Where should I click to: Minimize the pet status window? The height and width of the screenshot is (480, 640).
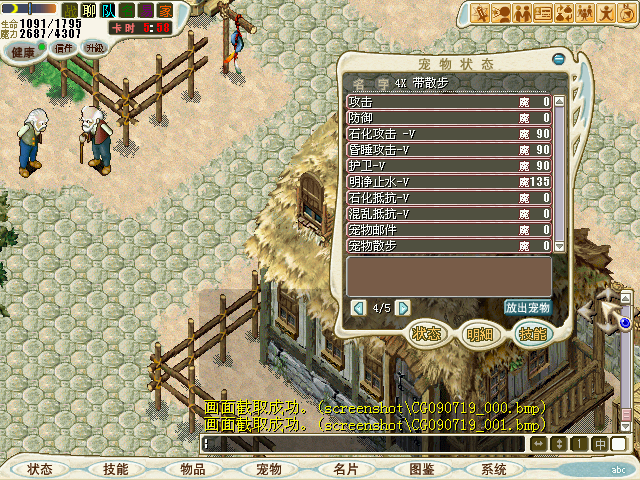559,59
